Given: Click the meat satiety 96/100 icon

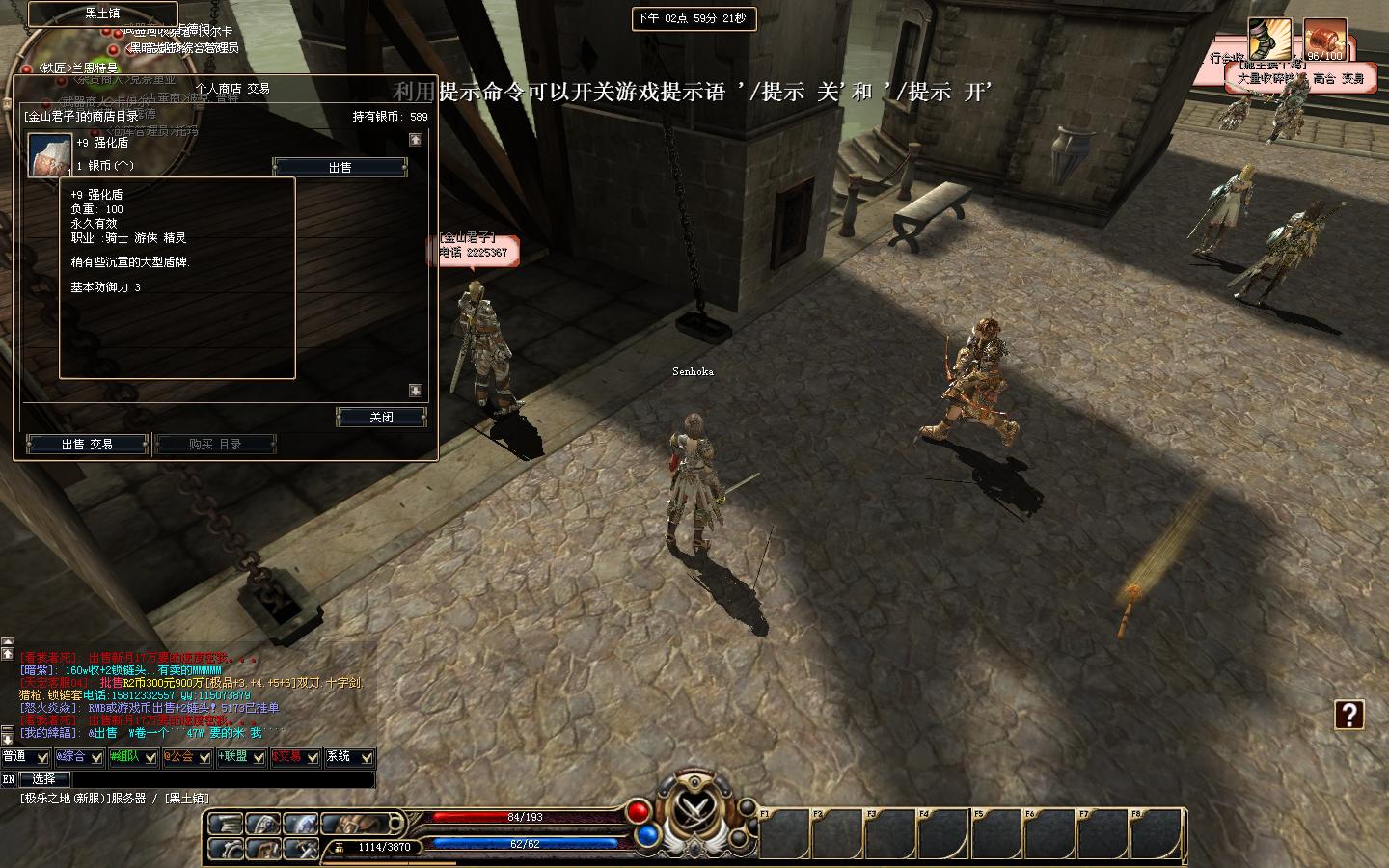Looking at the screenshot, I should pyautogui.click(x=1324, y=41).
